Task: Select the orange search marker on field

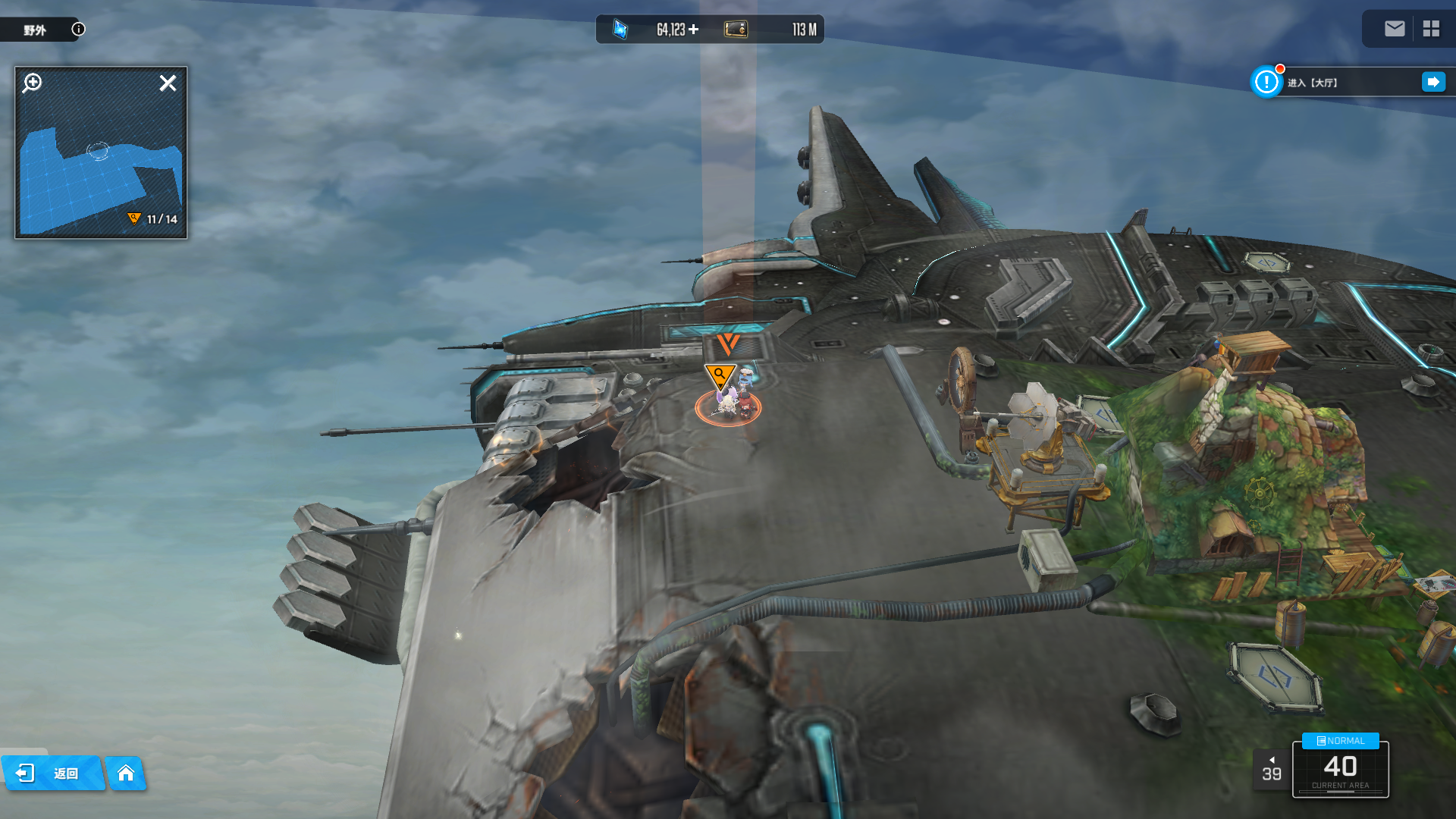Action: pyautogui.click(x=719, y=375)
